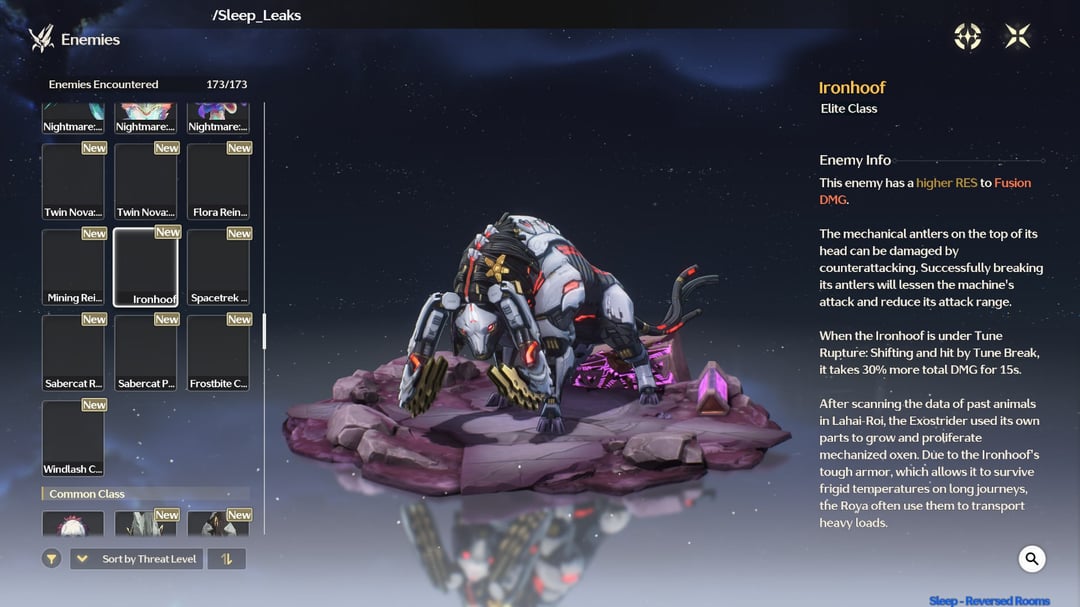
Task: Select the highlighted Ironhoof enemy tile
Action: tap(146, 267)
